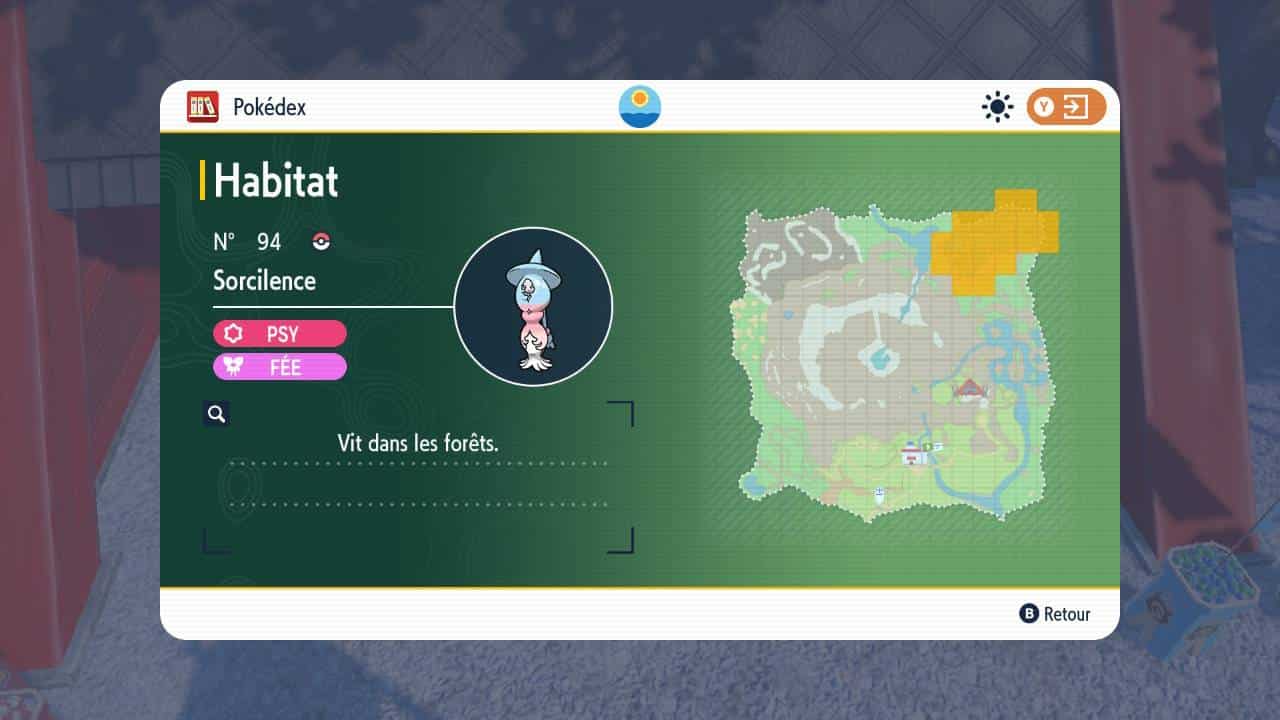Go back using the Retour button
This screenshot has width=1280, height=720.
tap(1055, 614)
